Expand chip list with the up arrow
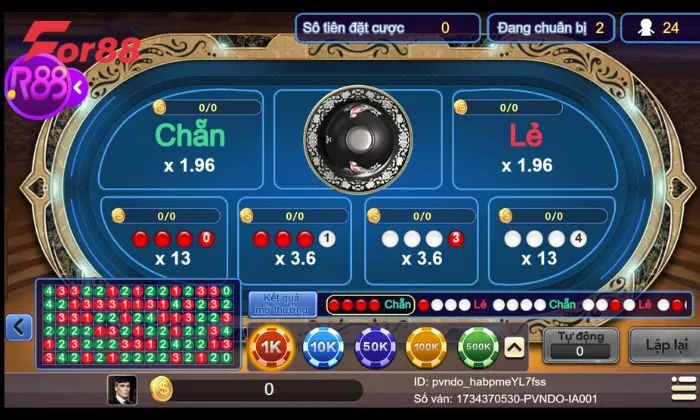700x420 pixels. [x=515, y=347]
